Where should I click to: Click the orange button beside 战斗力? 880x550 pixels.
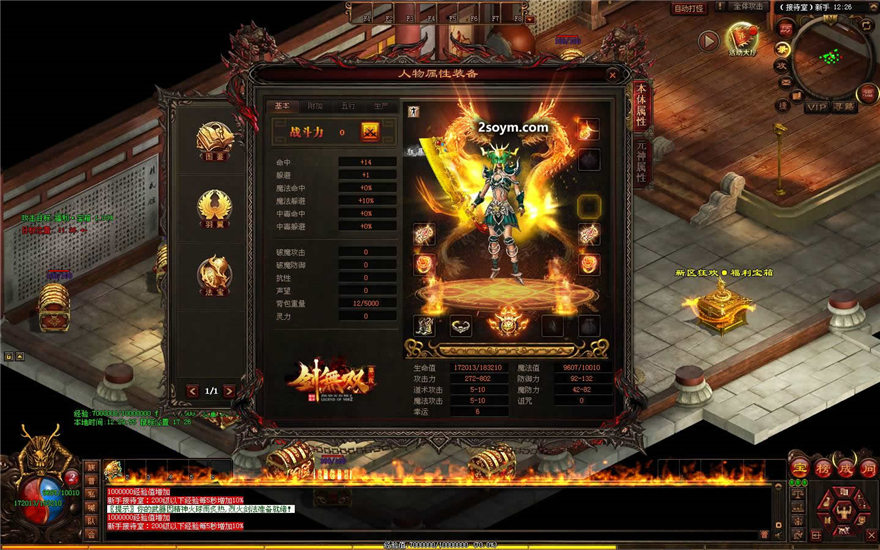pyautogui.click(x=370, y=131)
